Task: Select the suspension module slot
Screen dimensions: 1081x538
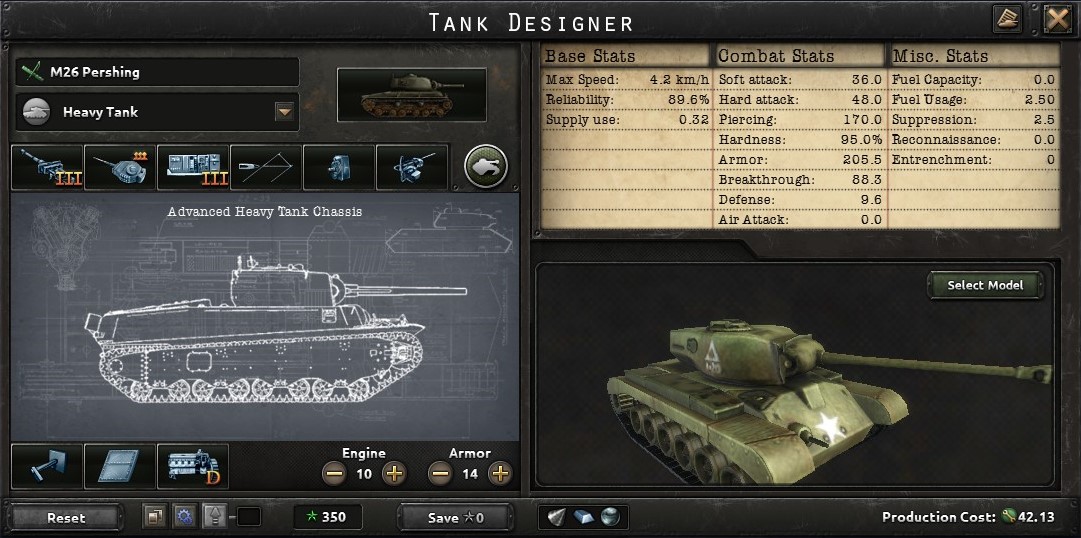Action: pyautogui.click(x=47, y=467)
